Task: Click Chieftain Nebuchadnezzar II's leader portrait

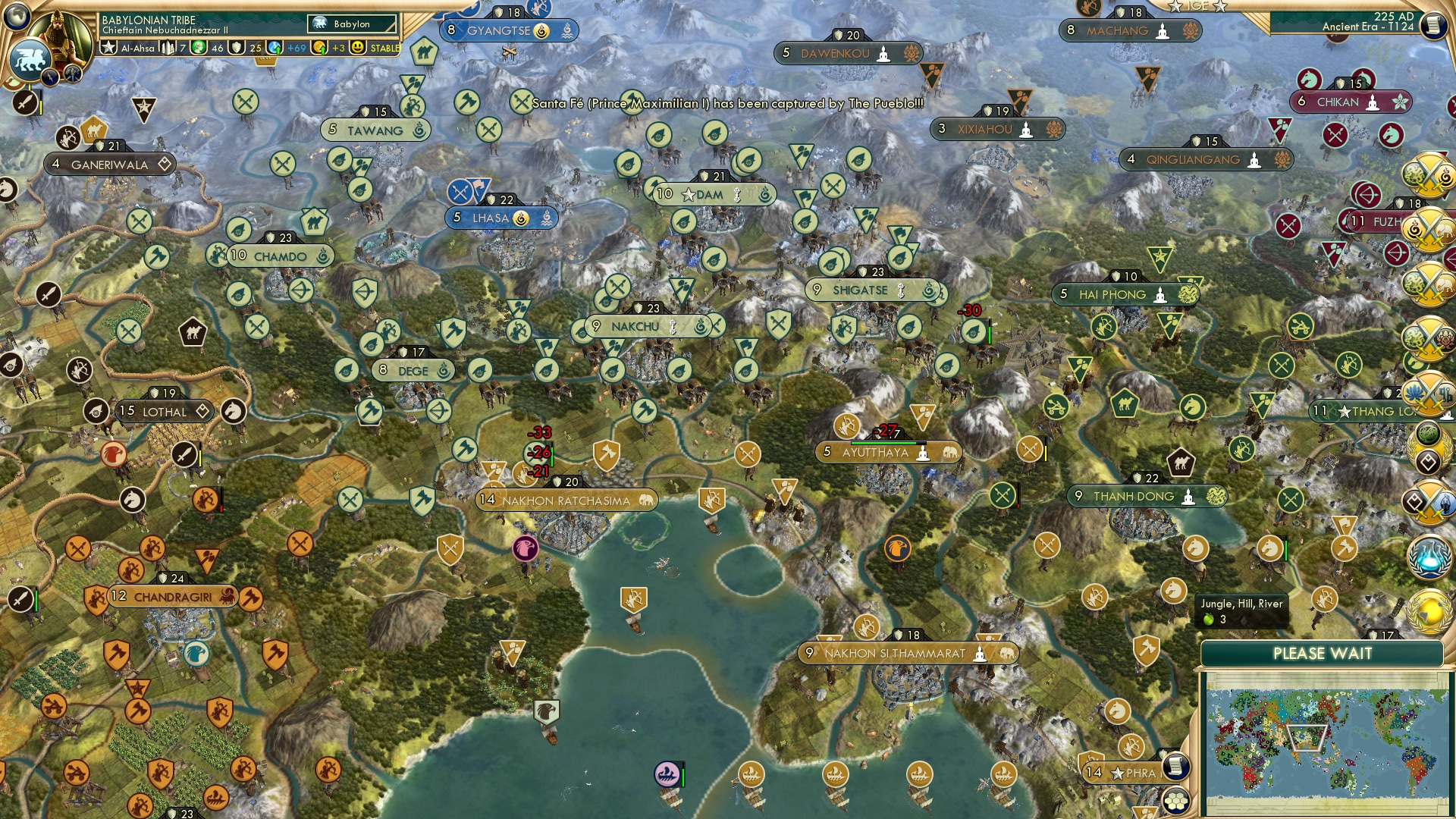Action: pyautogui.click(x=58, y=35)
